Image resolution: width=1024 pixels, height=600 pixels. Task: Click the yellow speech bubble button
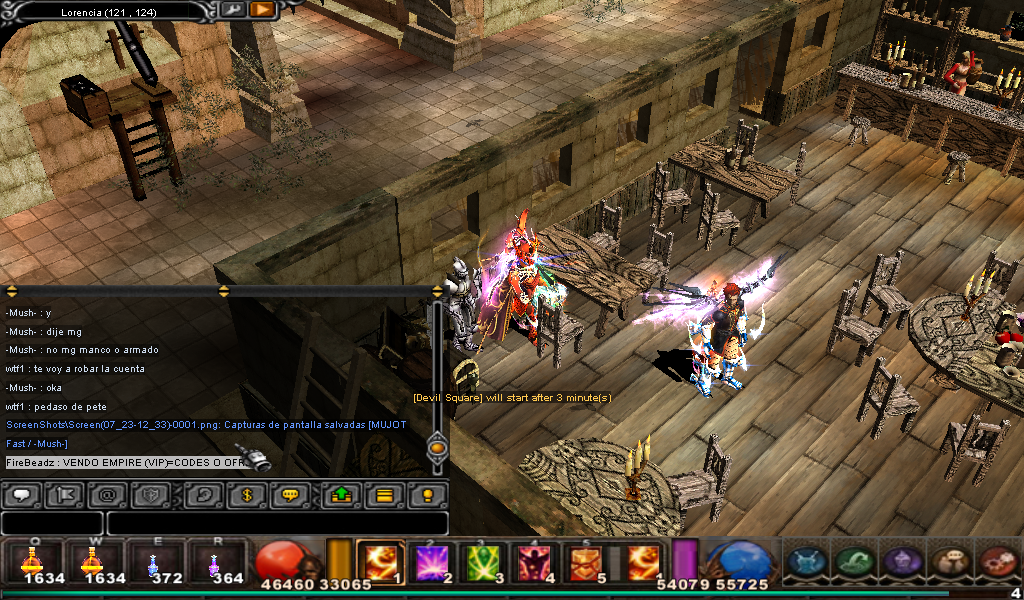click(290, 495)
